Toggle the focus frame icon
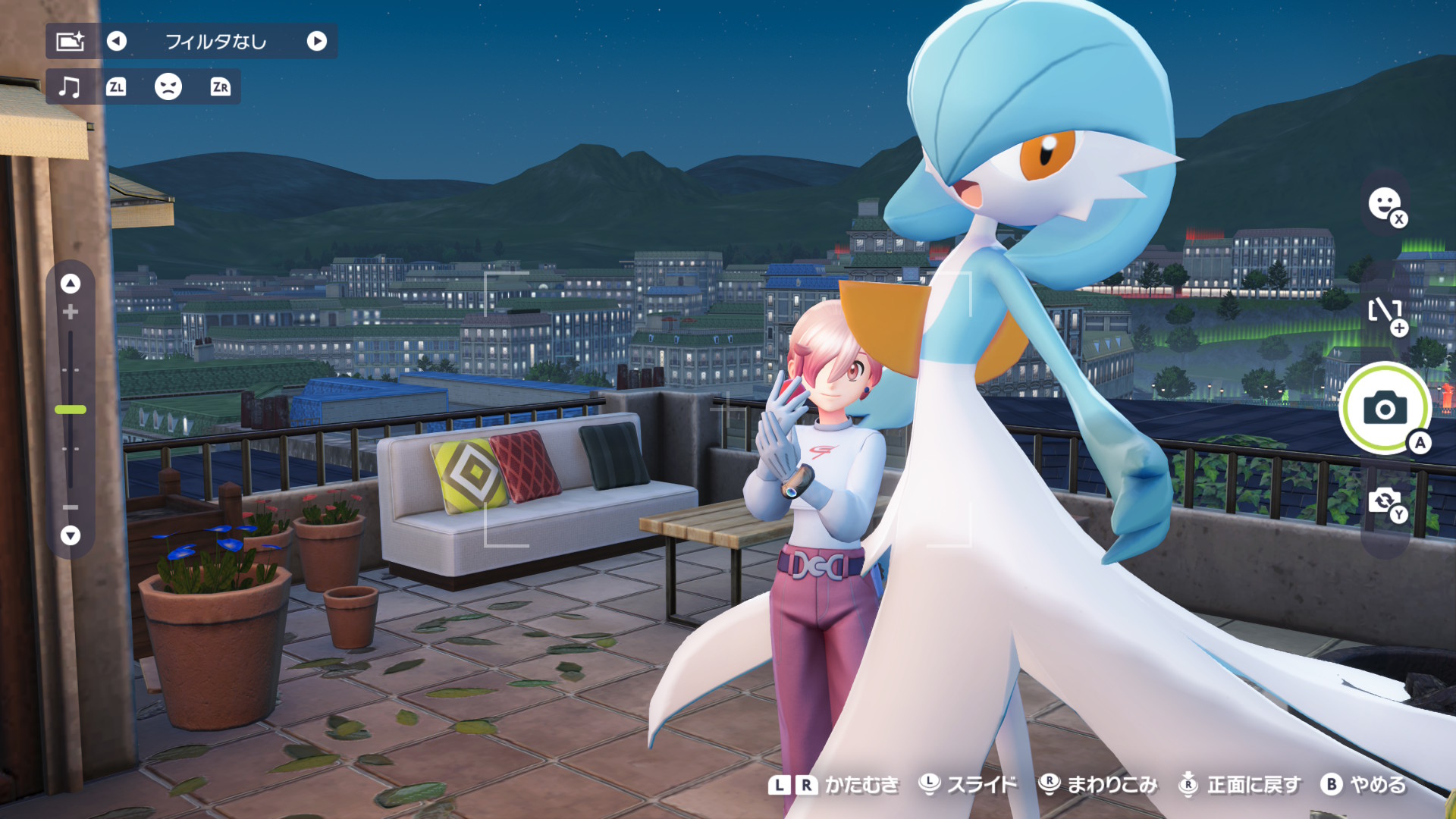This screenshot has height=819, width=1456. point(1385,311)
